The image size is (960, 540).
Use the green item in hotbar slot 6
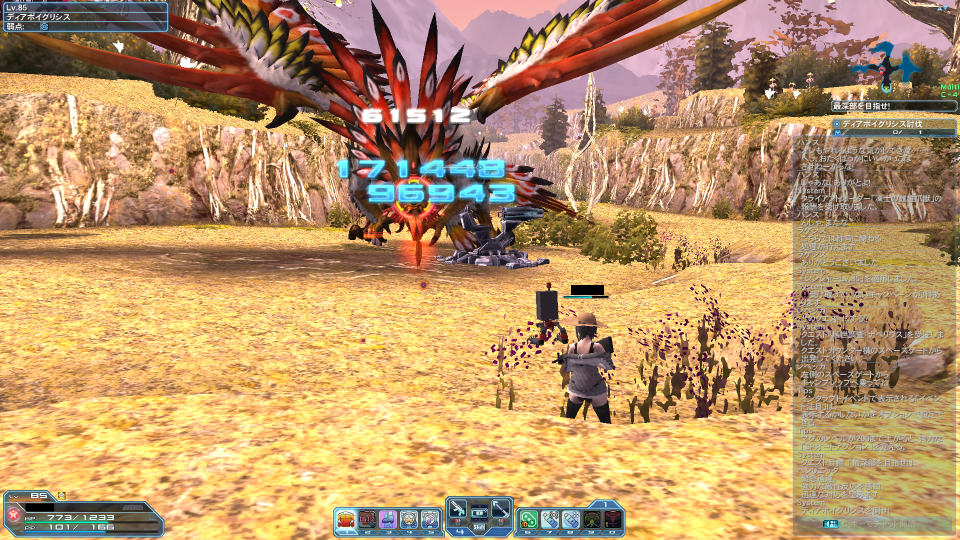pos(529,519)
